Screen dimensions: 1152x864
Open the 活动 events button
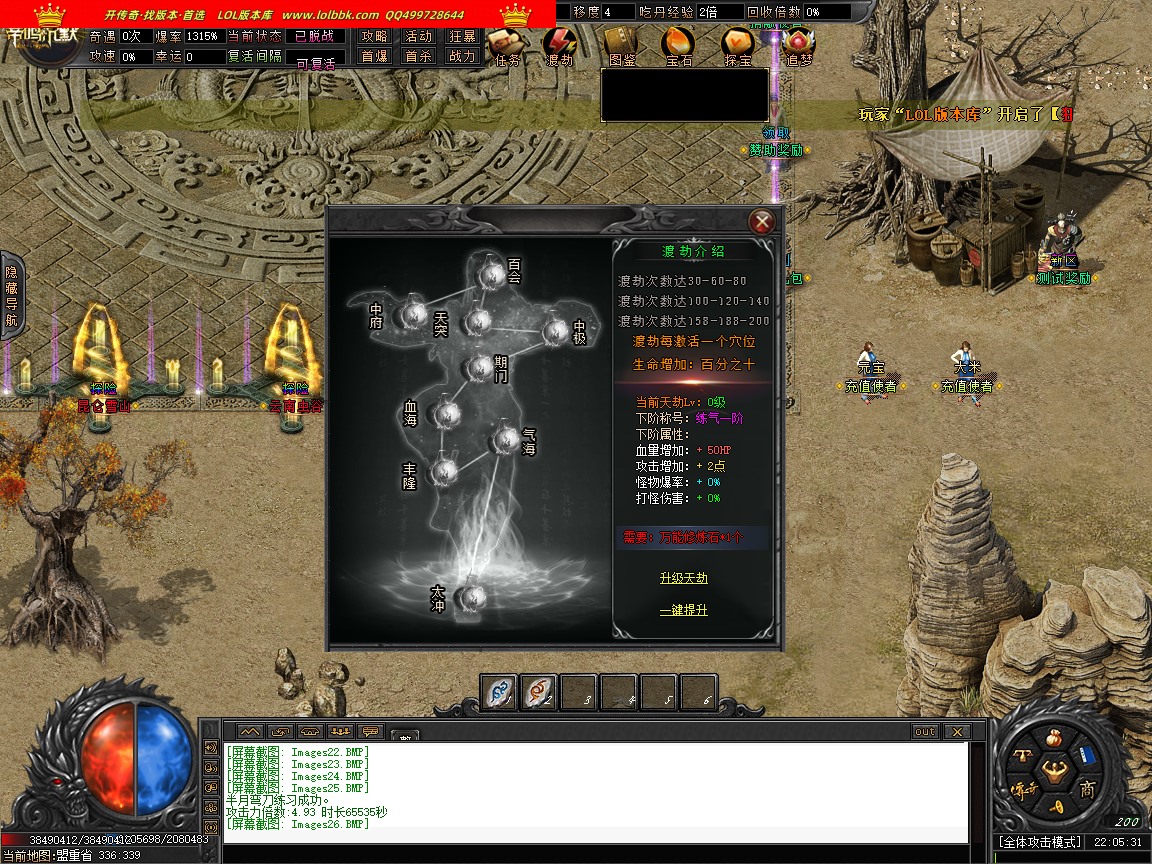pyautogui.click(x=418, y=36)
